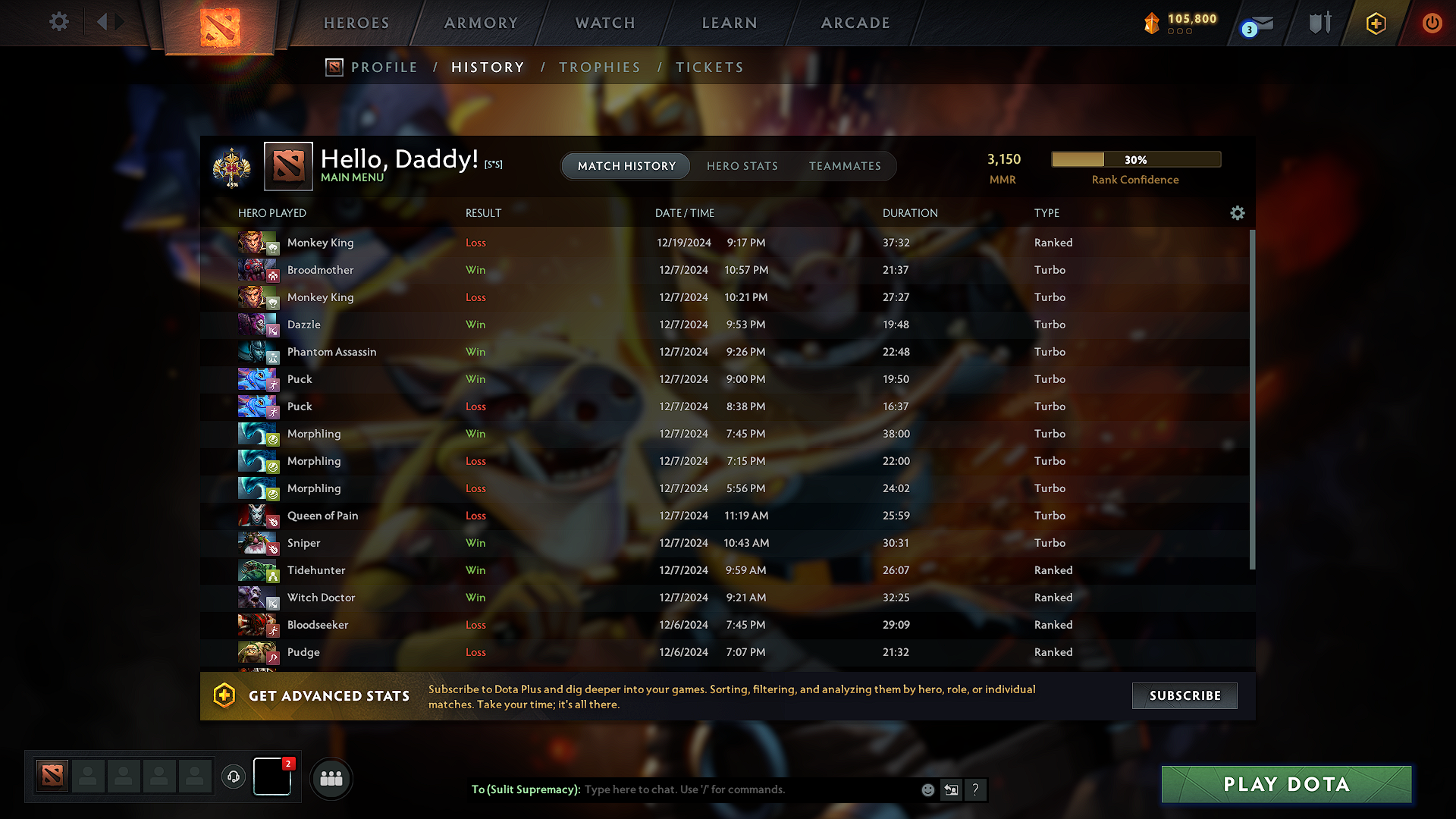Switch to the HERO STATS tab

[x=742, y=166]
